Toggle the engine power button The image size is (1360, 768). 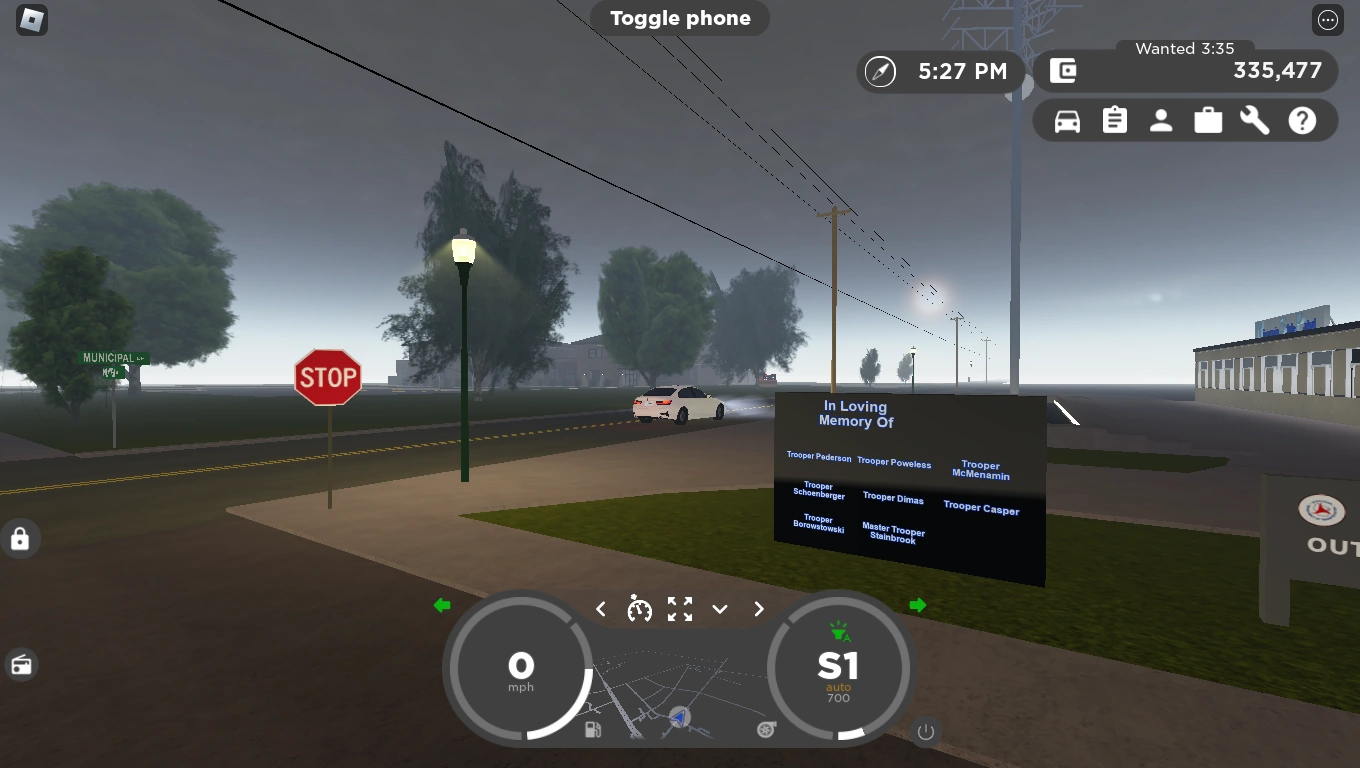click(925, 731)
